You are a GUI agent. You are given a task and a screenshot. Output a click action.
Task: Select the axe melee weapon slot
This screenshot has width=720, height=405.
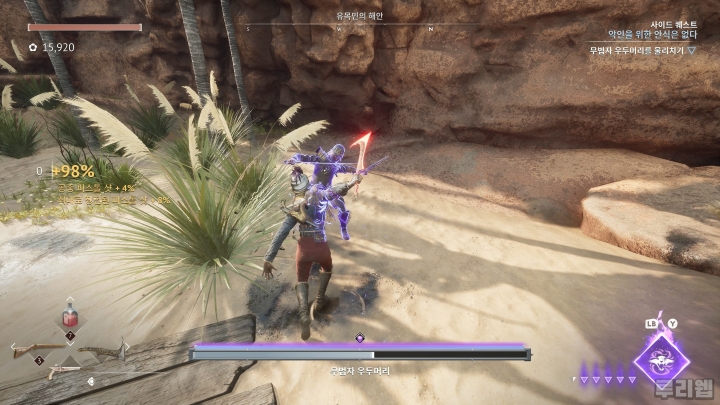[x=104, y=350]
